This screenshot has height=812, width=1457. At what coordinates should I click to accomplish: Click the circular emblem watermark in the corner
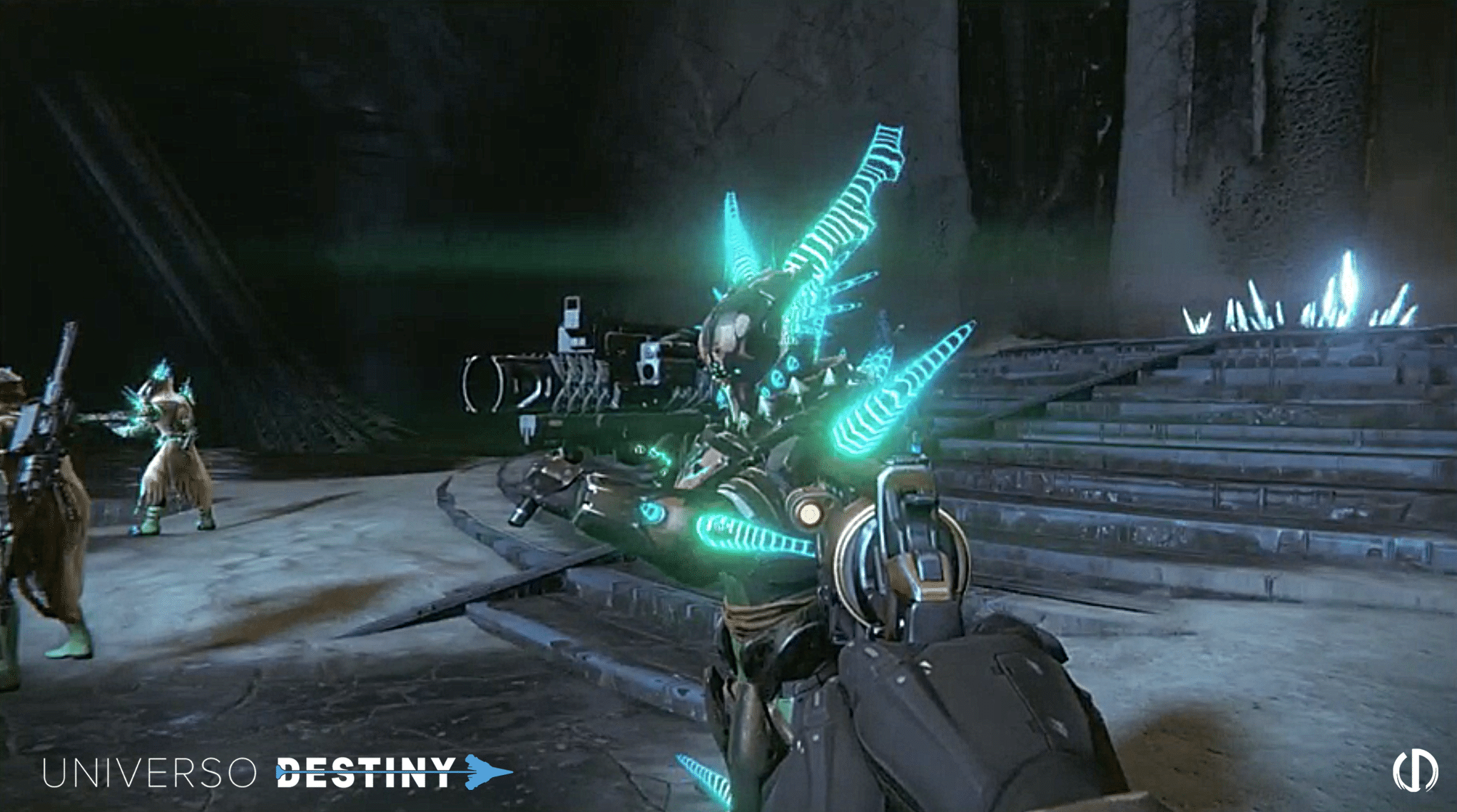pos(1415,771)
